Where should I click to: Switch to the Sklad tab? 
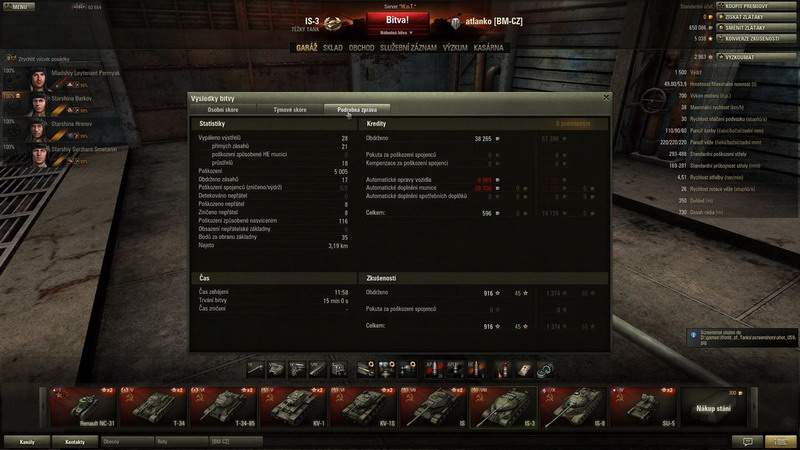point(332,47)
